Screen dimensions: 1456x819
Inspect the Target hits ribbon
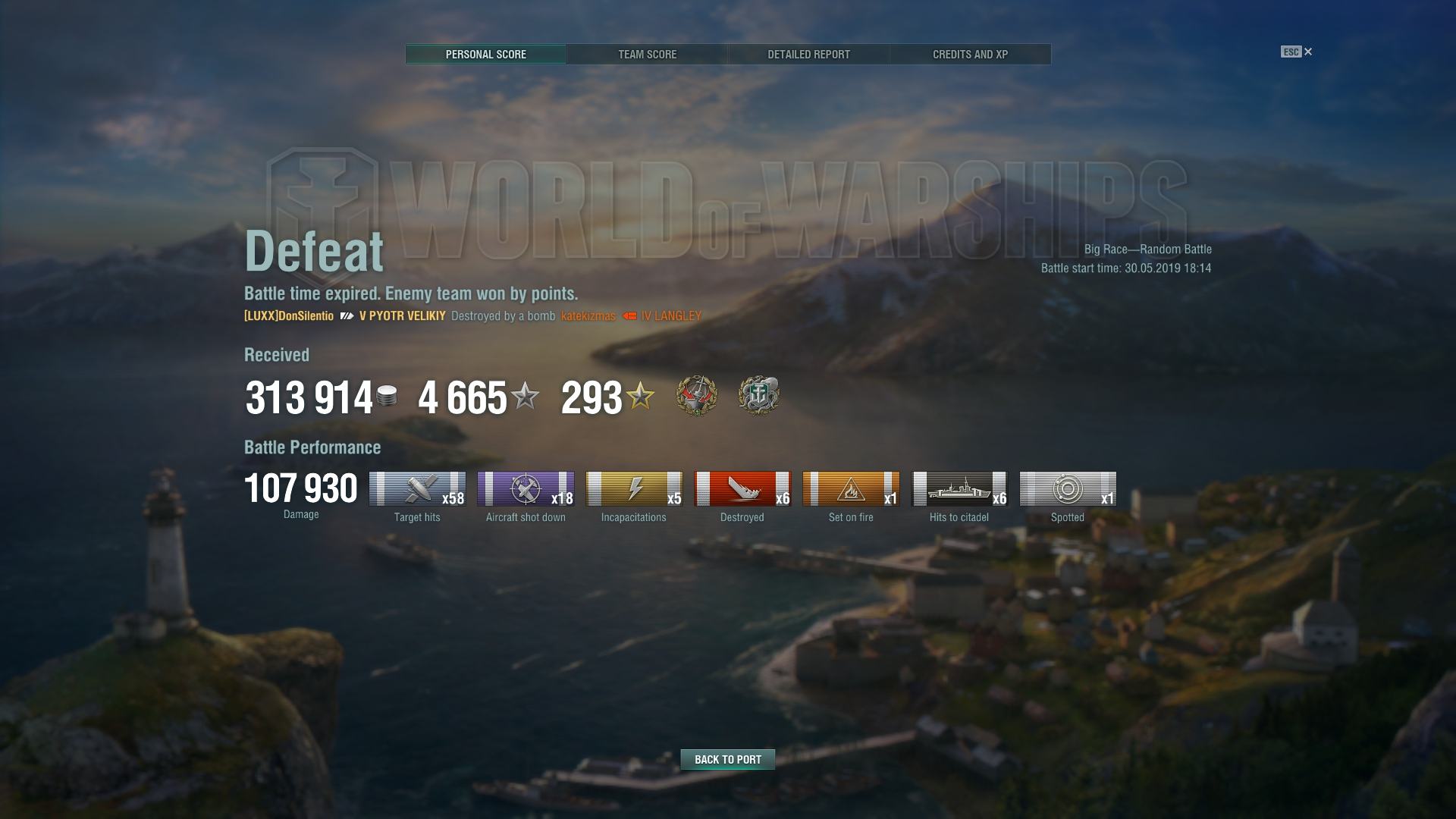click(x=417, y=489)
